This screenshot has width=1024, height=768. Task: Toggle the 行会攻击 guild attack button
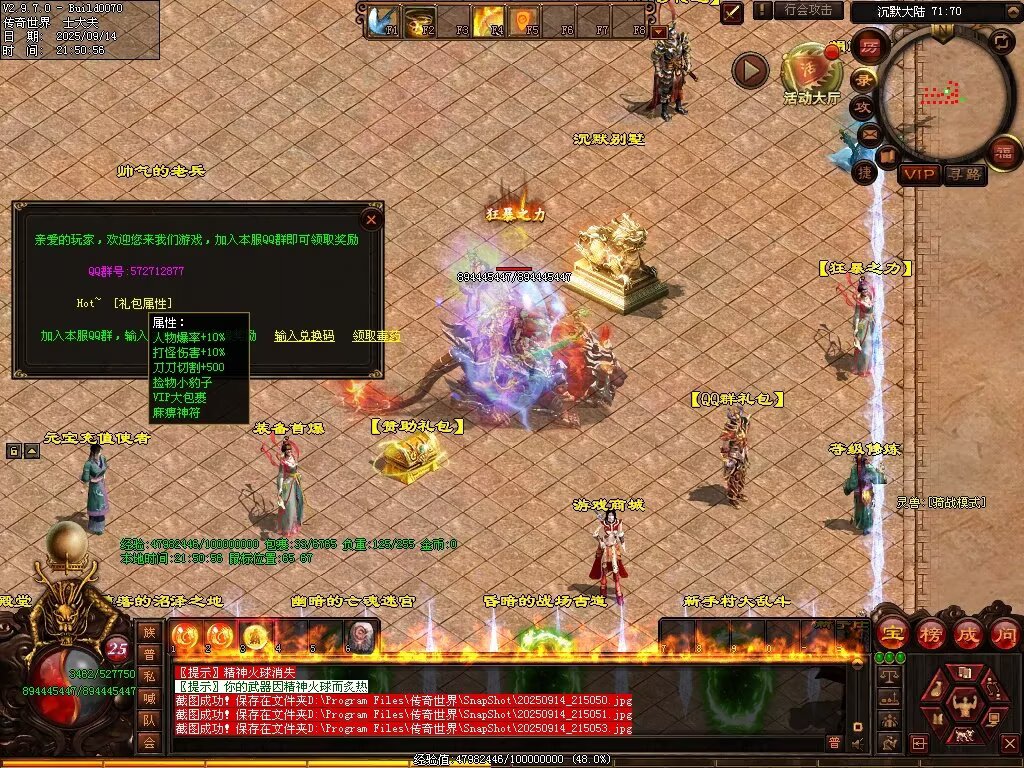point(809,10)
